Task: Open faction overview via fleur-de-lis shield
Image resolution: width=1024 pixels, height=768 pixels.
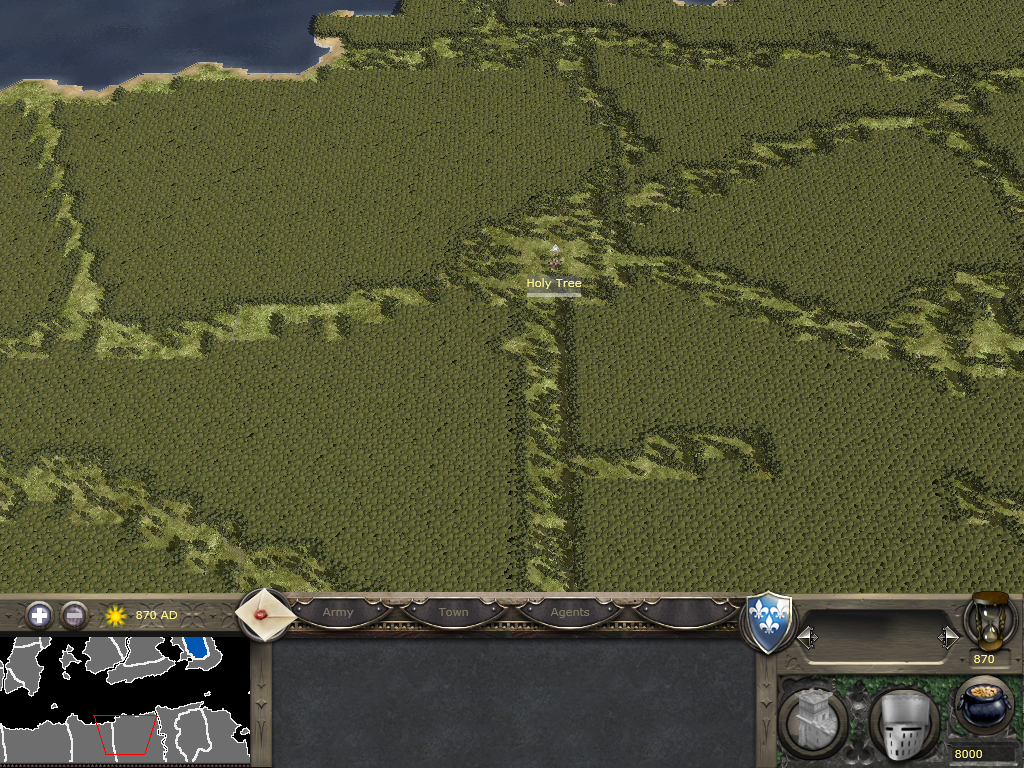Action: [x=769, y=622]
